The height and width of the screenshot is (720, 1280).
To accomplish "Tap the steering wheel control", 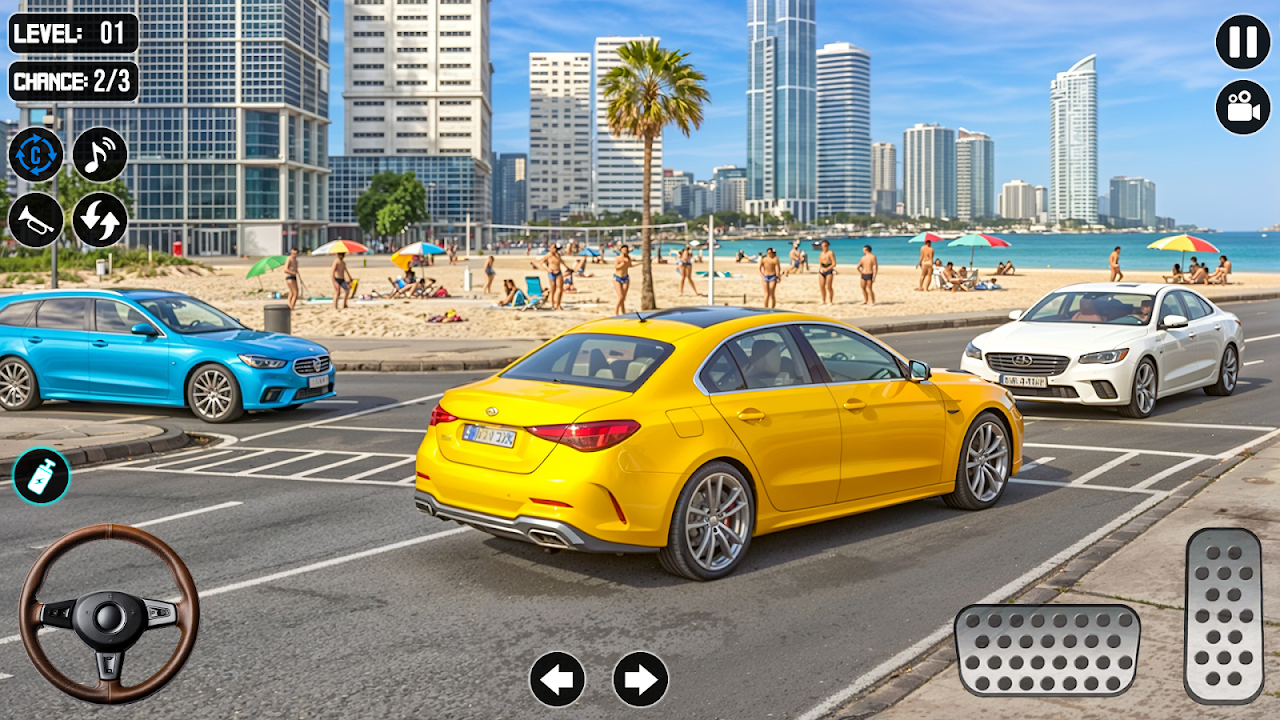I will point(109,614).
